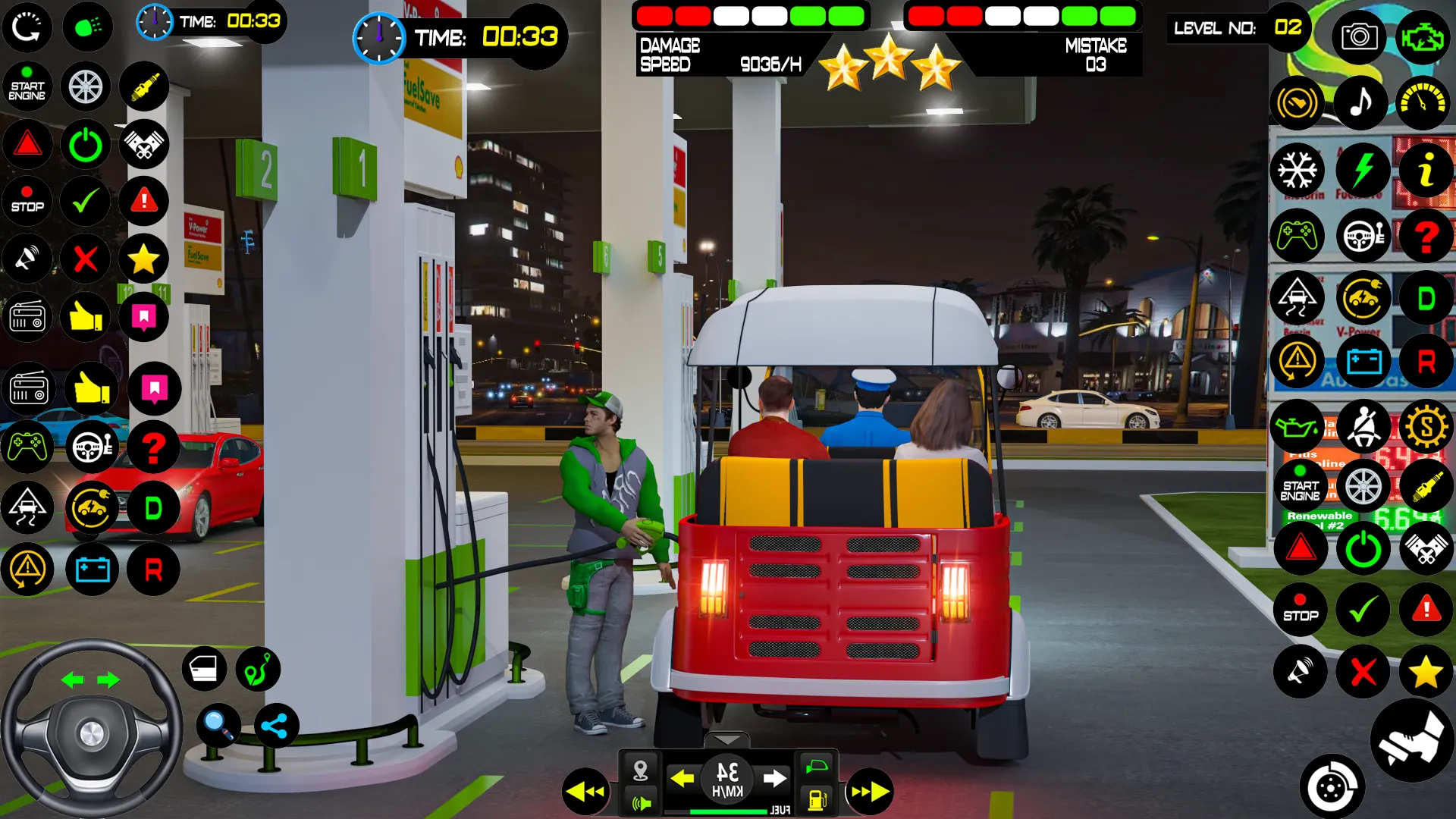Select the steering wheel control mode

point(93,447)
